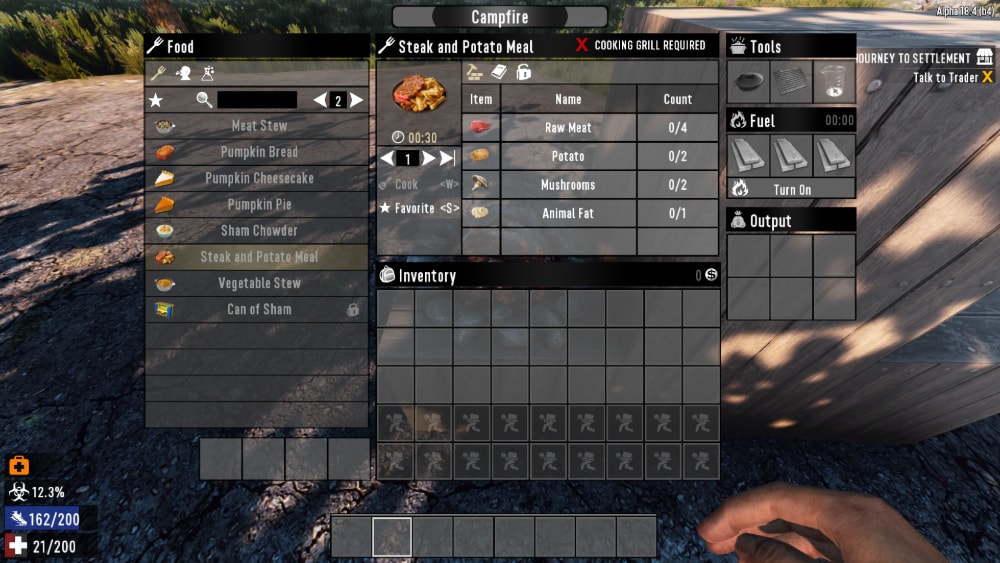Toggle the favorites star filter in the recipe list
Viewport: 1000px width, 563px height.
(156, 100)
